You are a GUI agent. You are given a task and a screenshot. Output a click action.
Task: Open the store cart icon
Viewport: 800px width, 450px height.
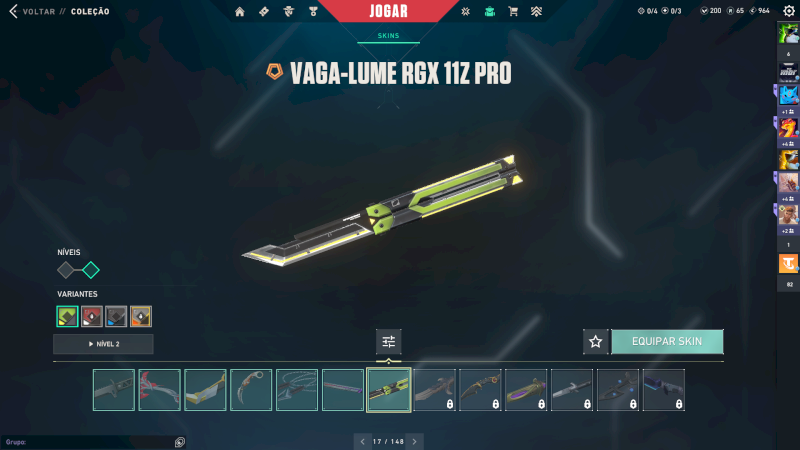(513, 12)
